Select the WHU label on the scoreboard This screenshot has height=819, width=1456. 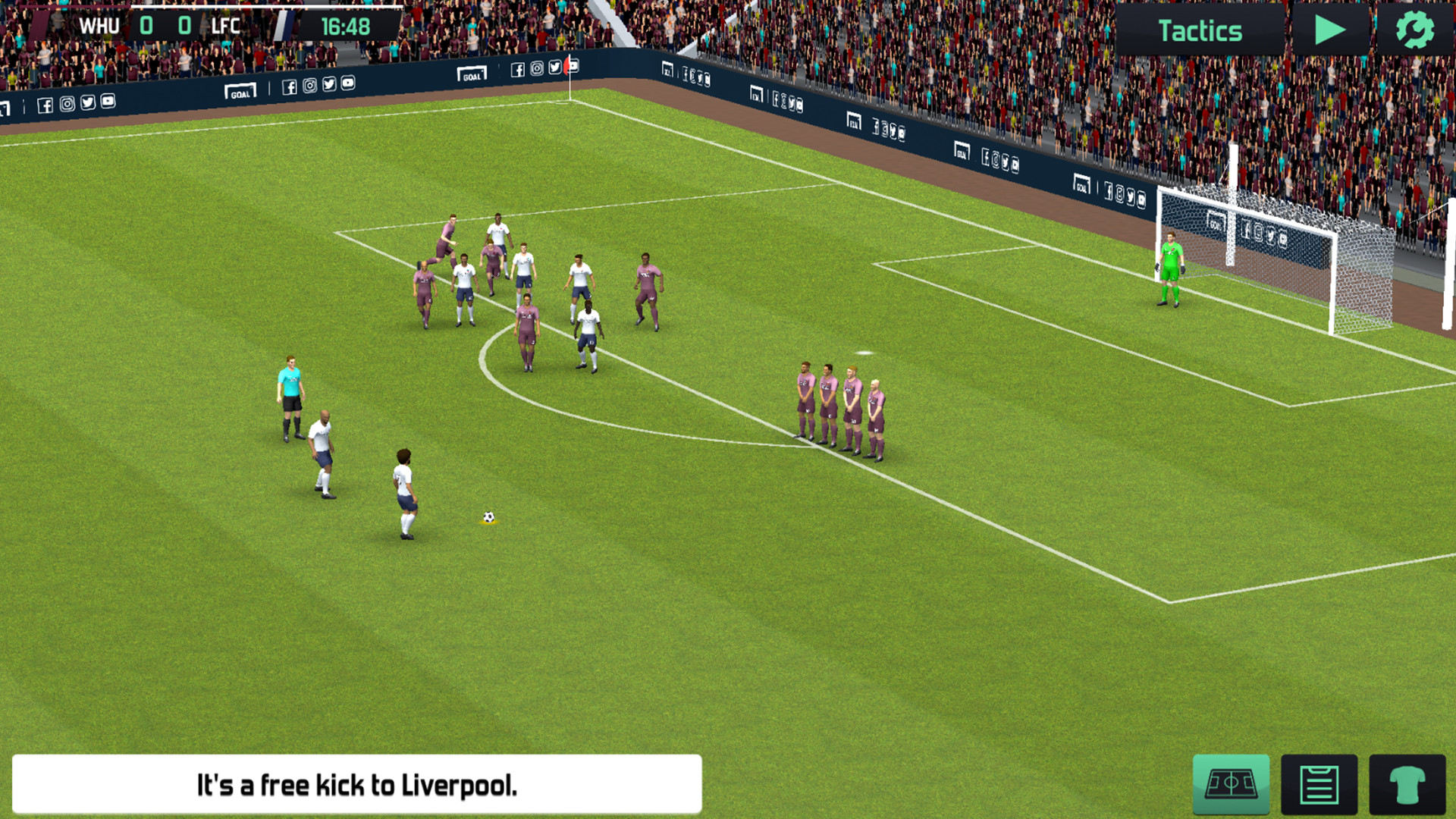99,25
